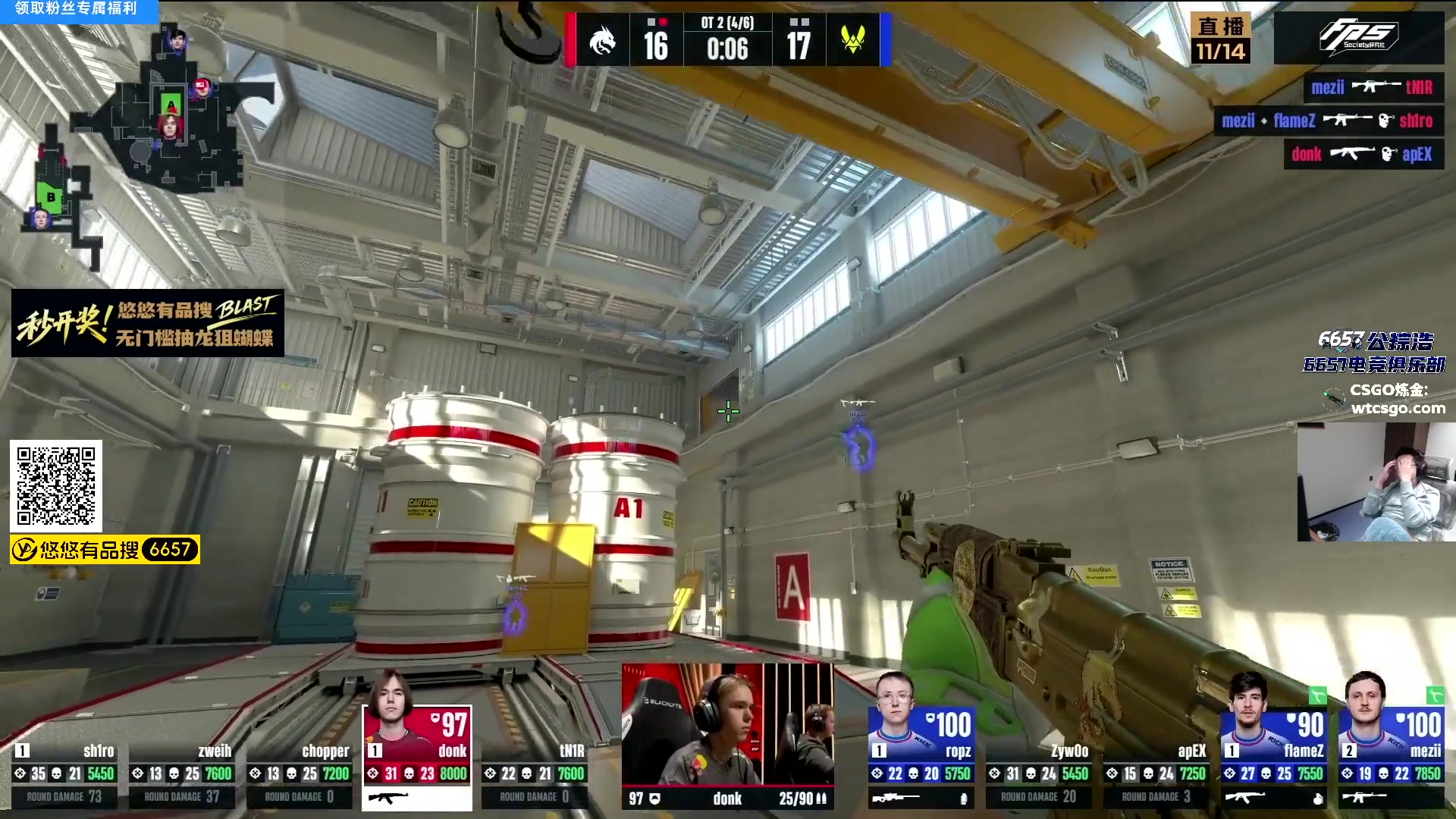Viewport: 1456px width, 819px height.
Task: Click the Team Spirit dragon logo
Action: click(x=603, y=41)
